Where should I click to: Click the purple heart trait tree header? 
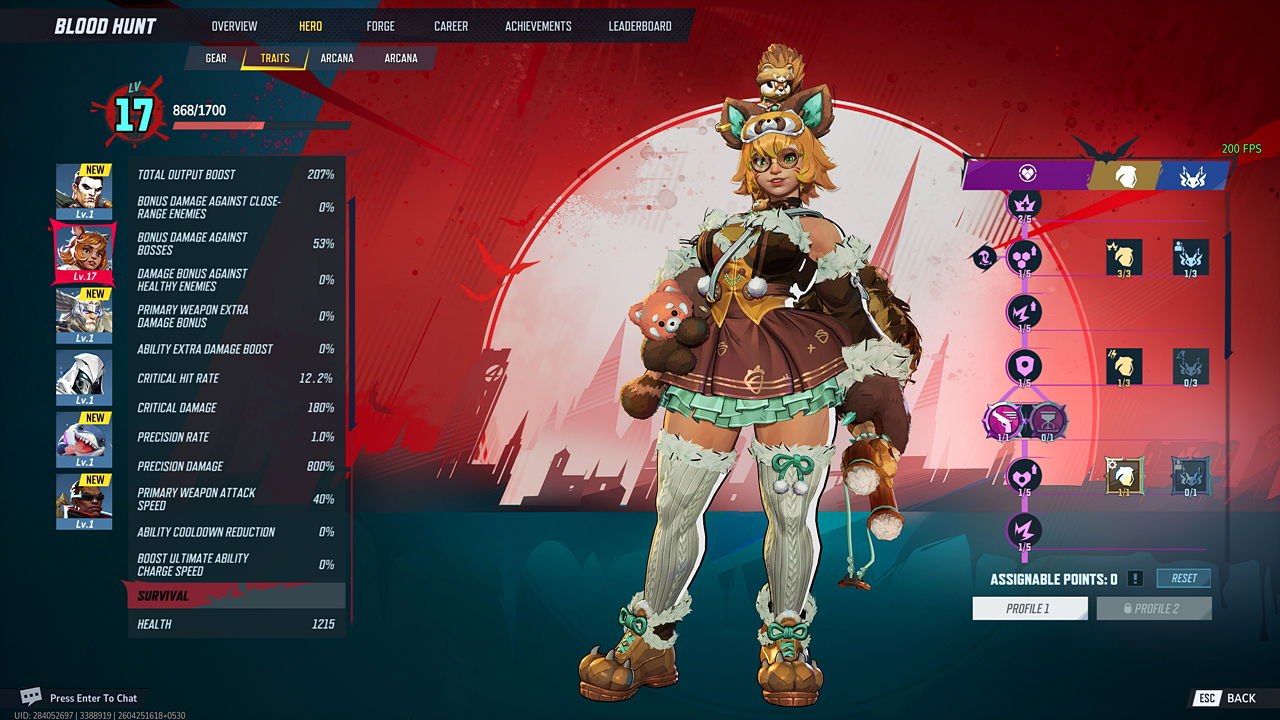click(x=1026, y=174)
